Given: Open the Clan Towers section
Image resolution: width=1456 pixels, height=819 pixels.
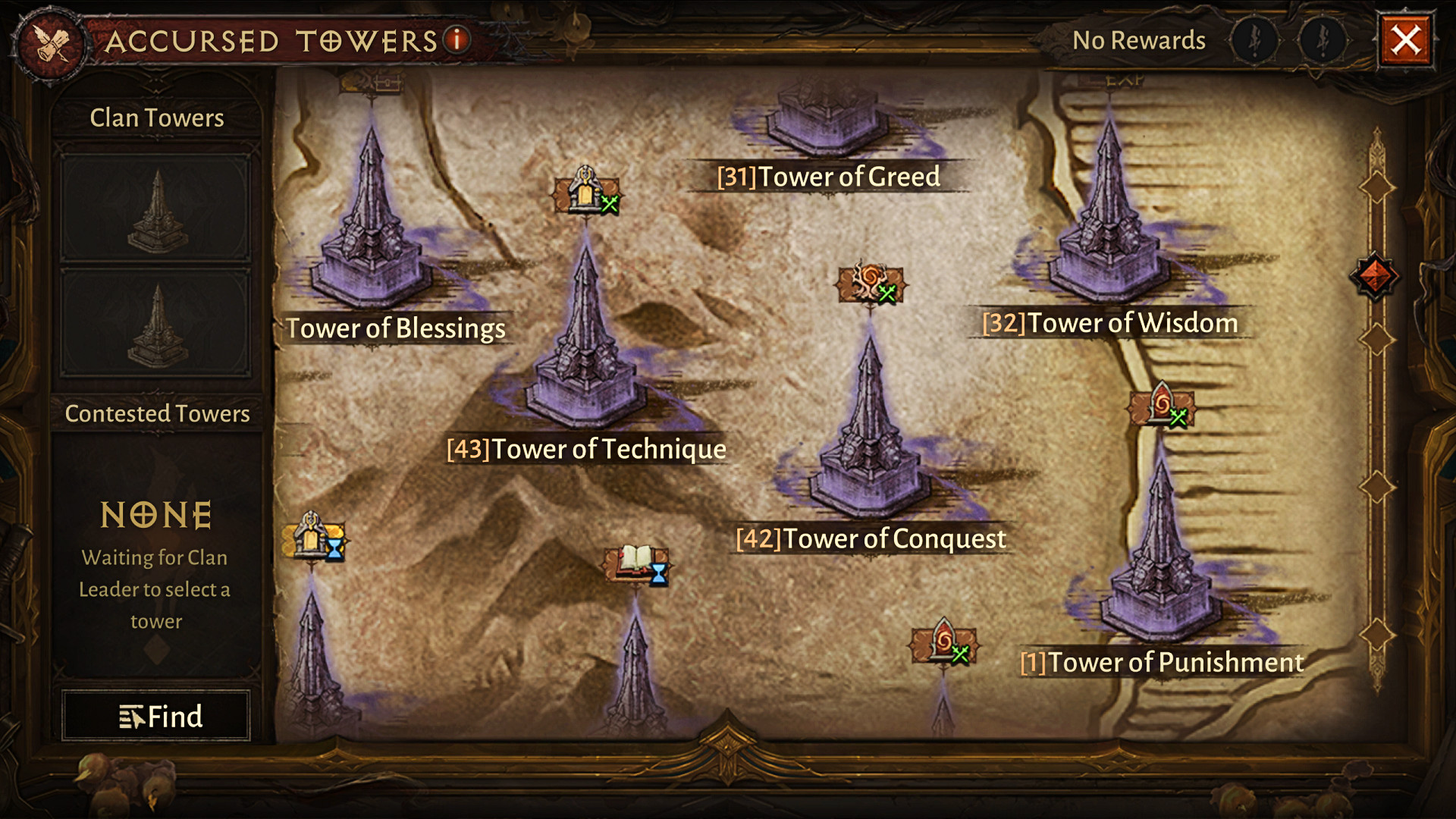Looking at the screenshot, I should 157,118.
